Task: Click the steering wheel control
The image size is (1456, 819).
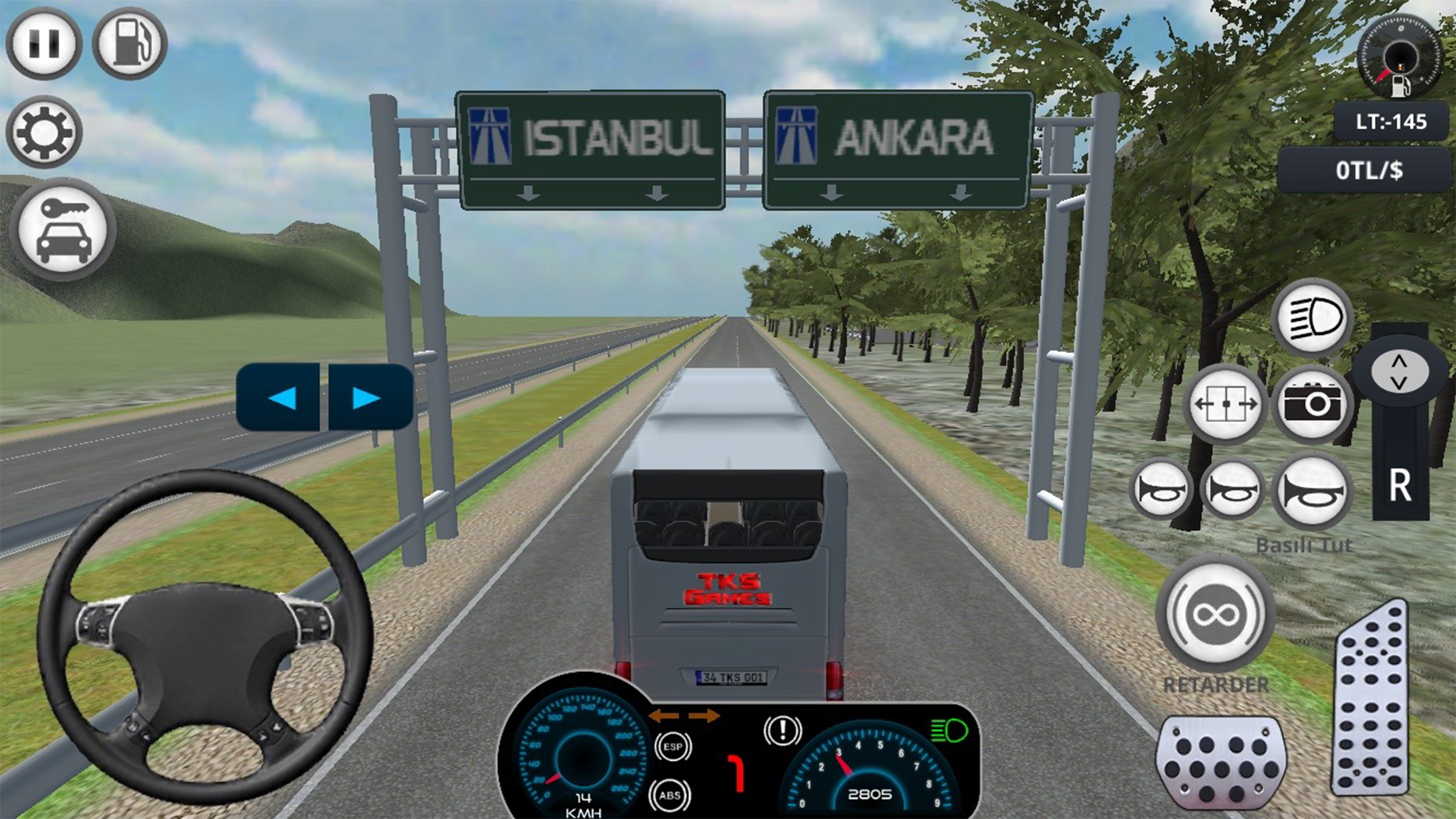Action: pos(204,636)
